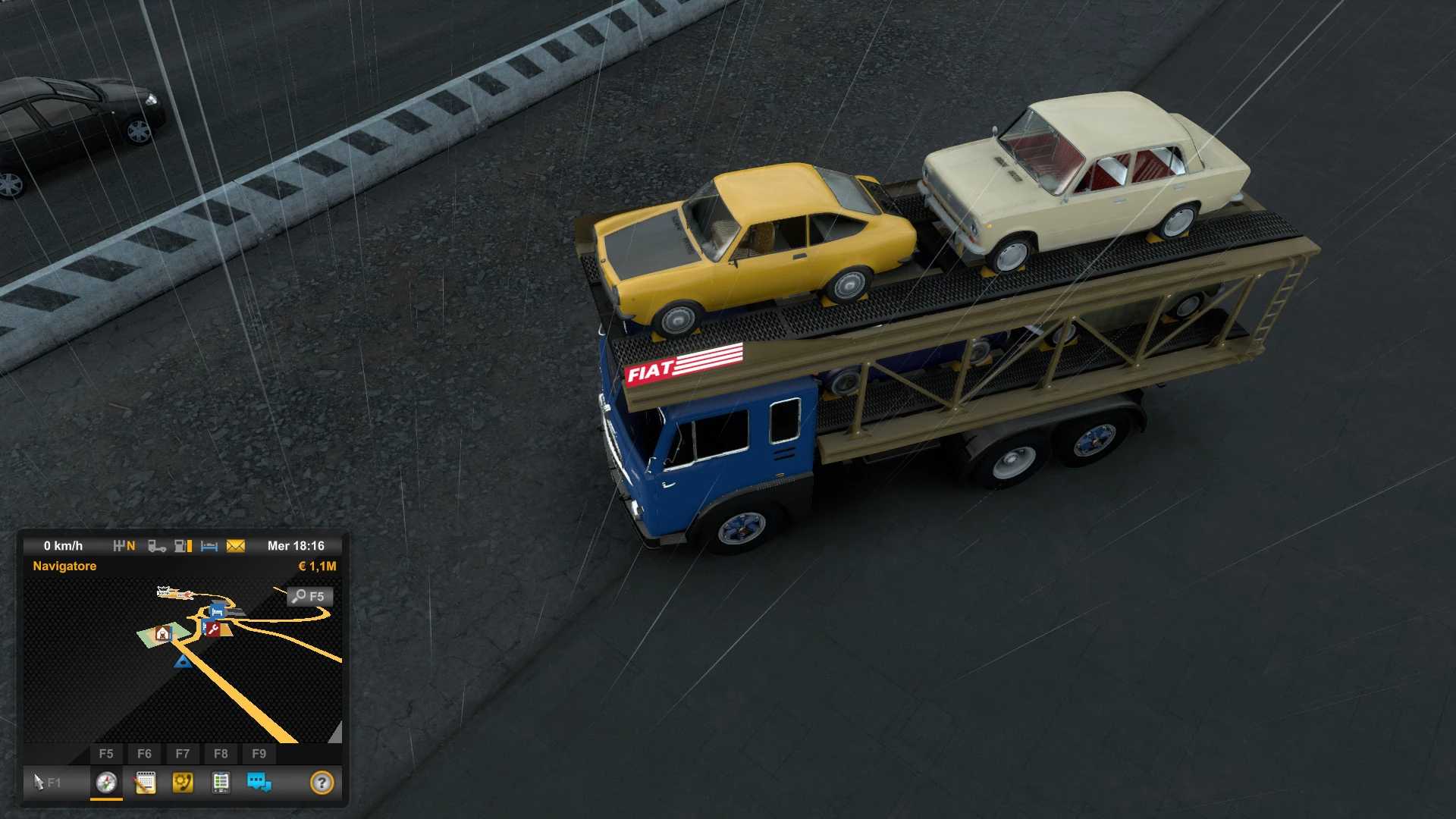Screen dimensions: 1456x819
Task: Click the grey corner triangle of the map
Action: (336, 733)
